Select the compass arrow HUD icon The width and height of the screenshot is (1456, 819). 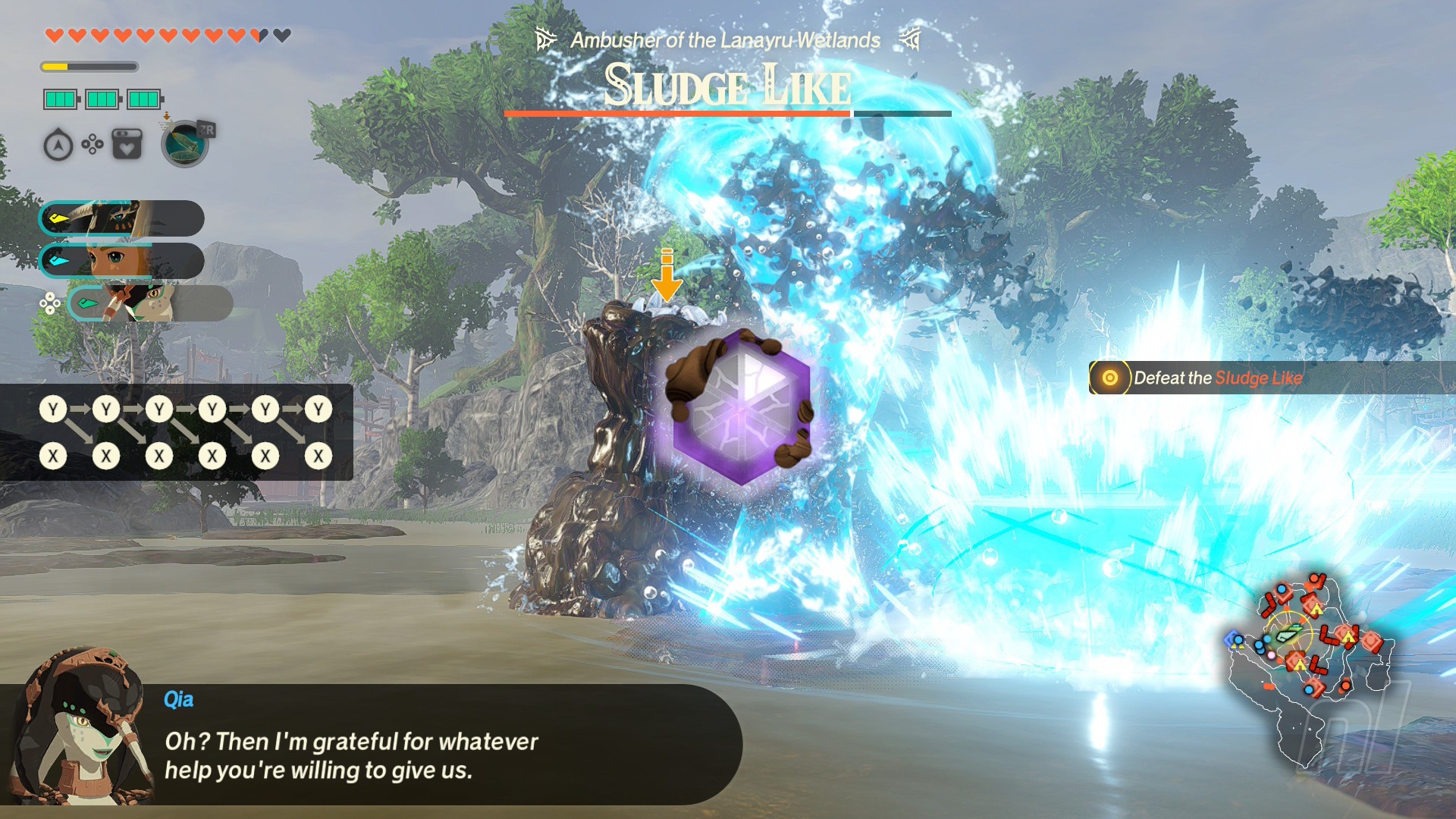[x=58, y=145]
